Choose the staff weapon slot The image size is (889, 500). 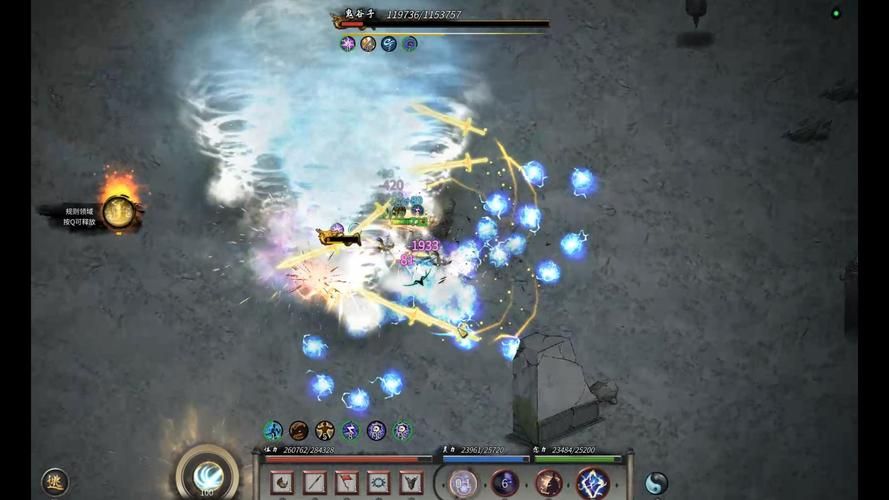[314, 483]
